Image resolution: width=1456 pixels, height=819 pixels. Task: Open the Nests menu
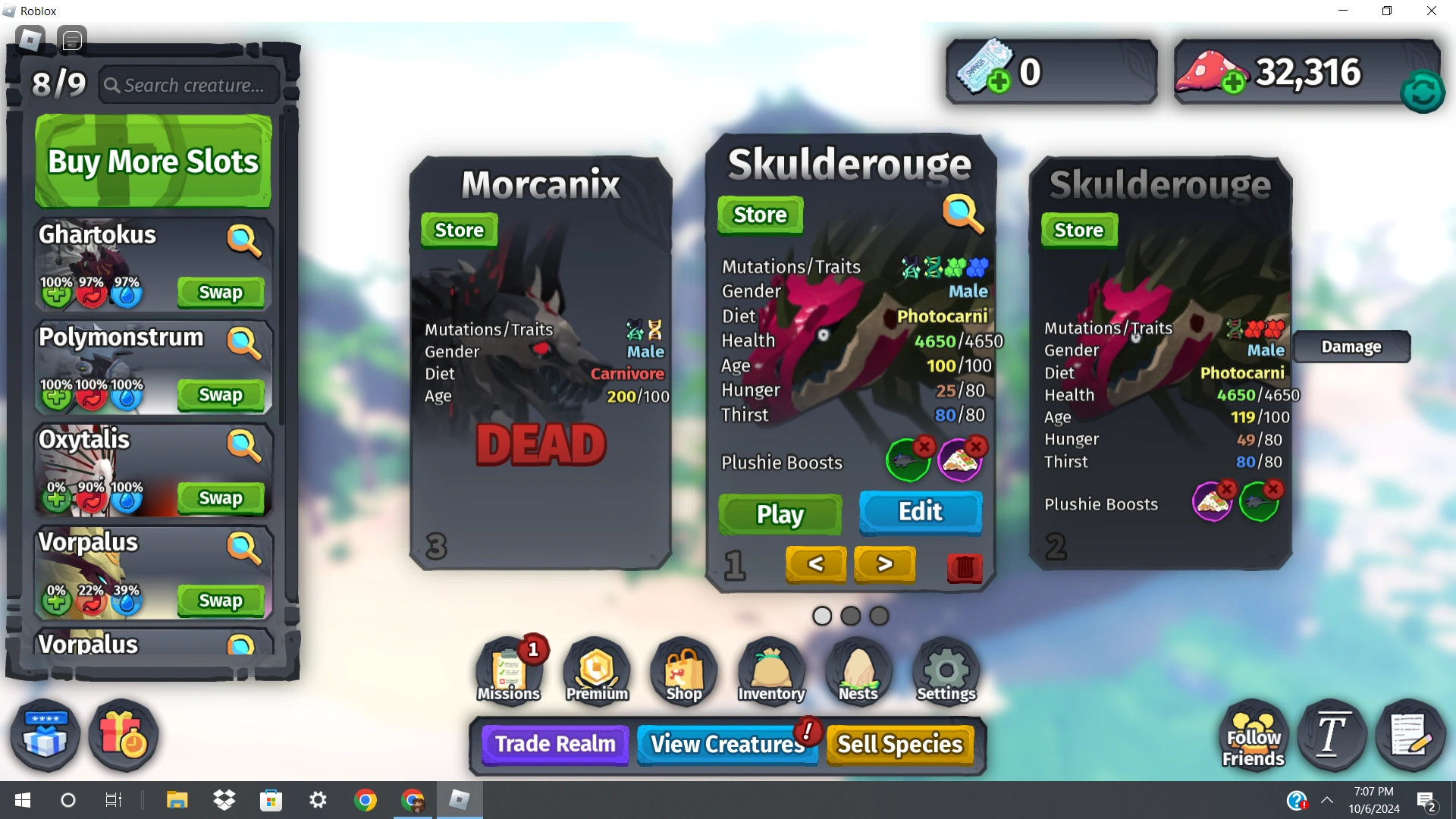tap(858, 667)
